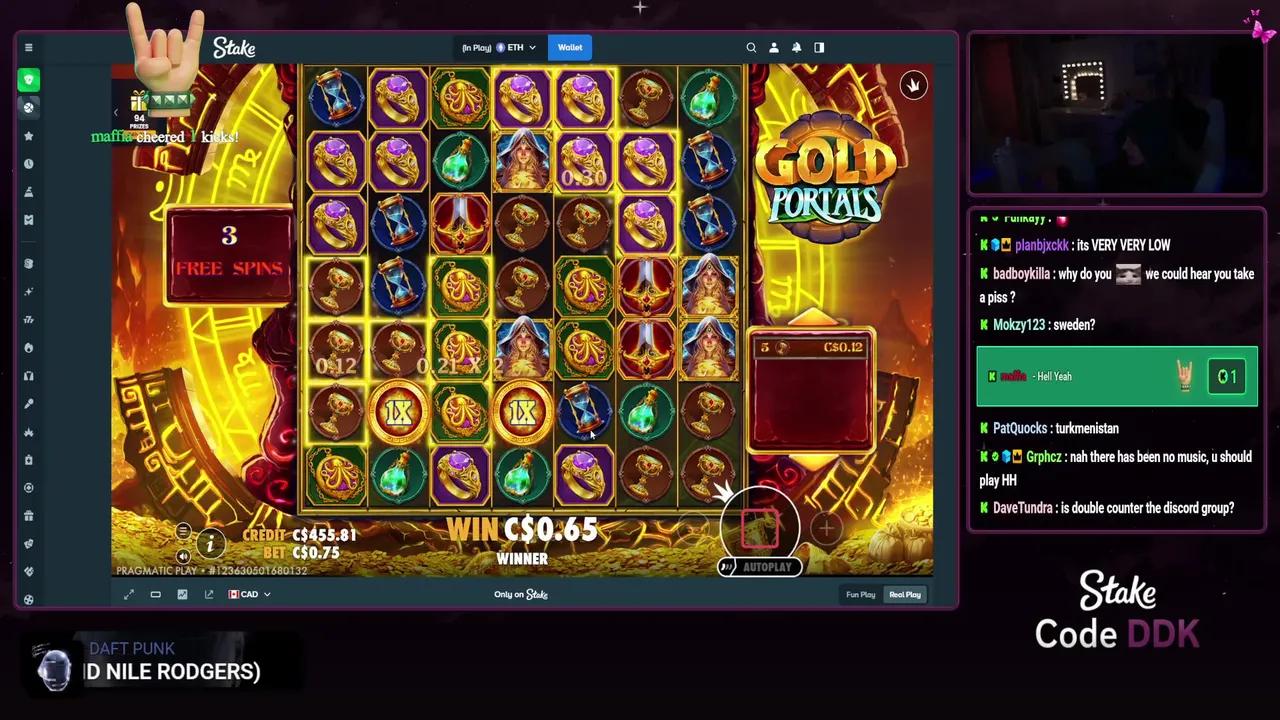Open the notifications bell
Screen dimensions: 1280x720
tap(796, 47)
